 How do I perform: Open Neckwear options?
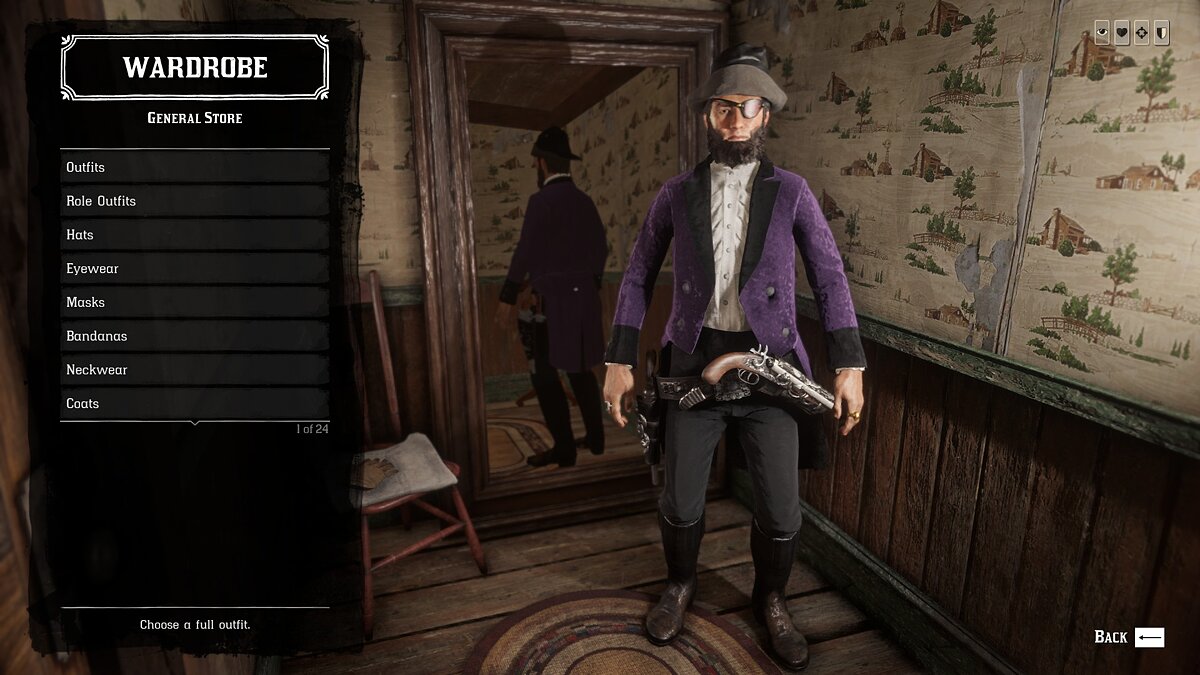[195, 370]
